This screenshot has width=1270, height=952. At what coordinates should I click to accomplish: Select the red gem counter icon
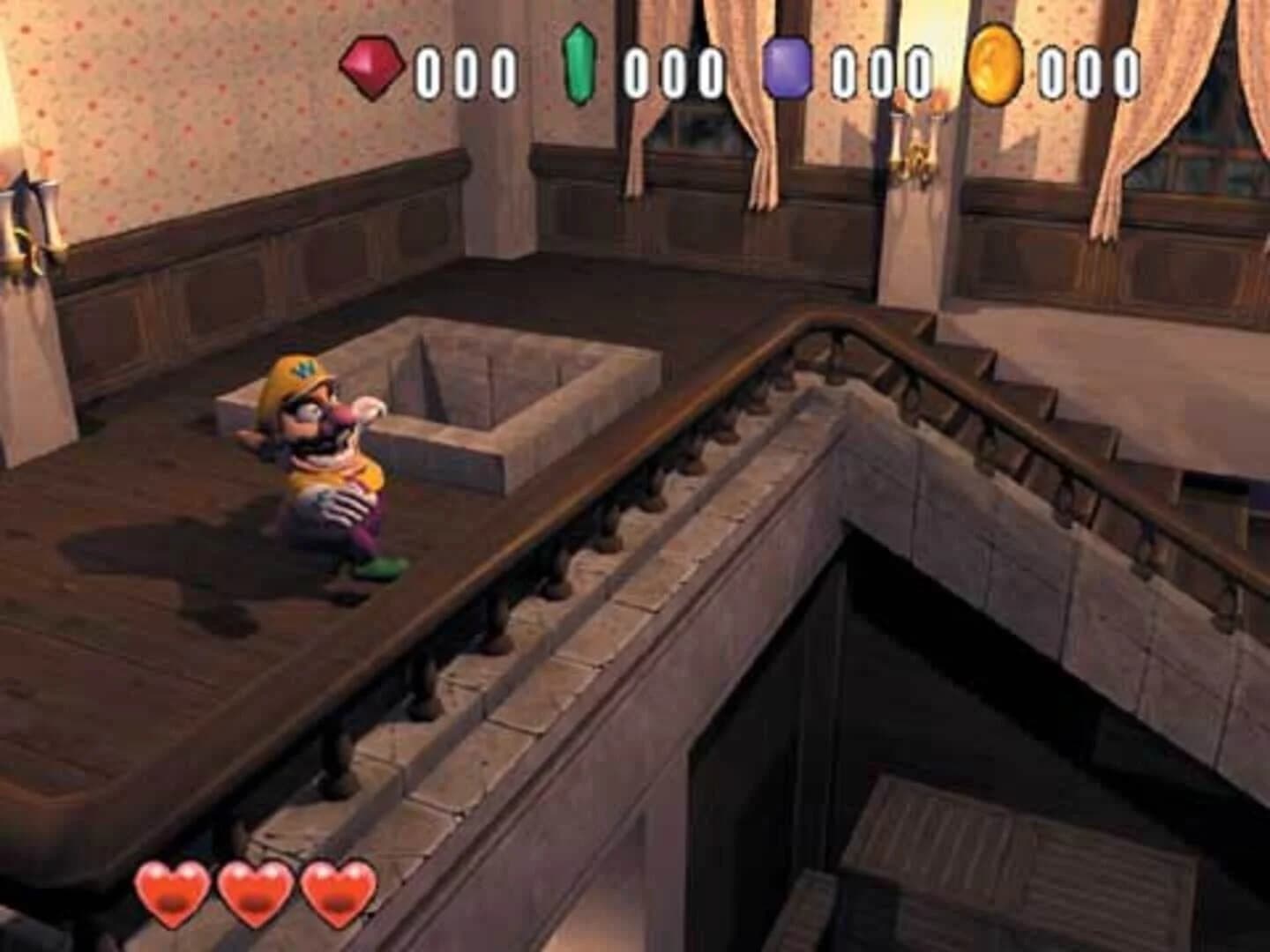coord(374,65)
